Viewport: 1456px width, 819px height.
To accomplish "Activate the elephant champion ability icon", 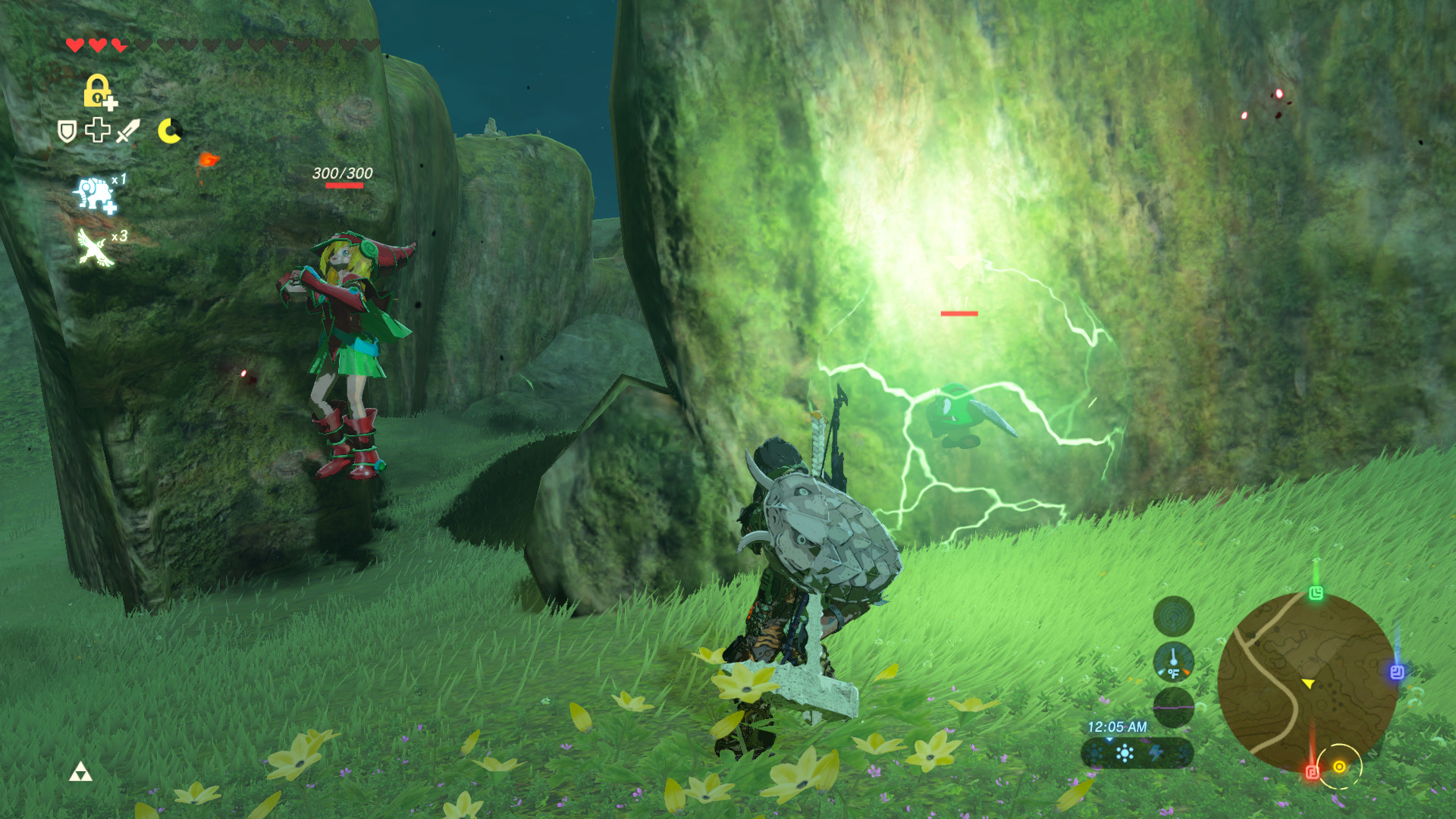I will click(x=95, y=195).
